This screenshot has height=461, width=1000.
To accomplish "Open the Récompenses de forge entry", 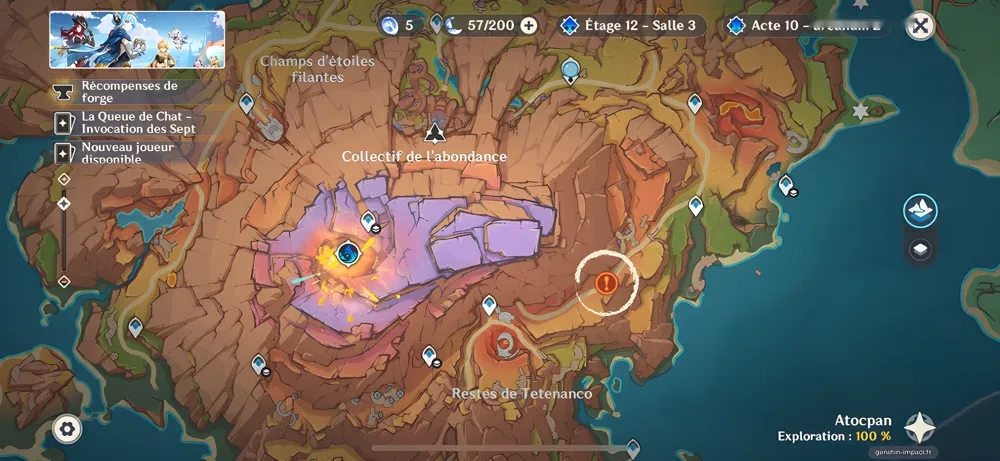I will 130,92.
